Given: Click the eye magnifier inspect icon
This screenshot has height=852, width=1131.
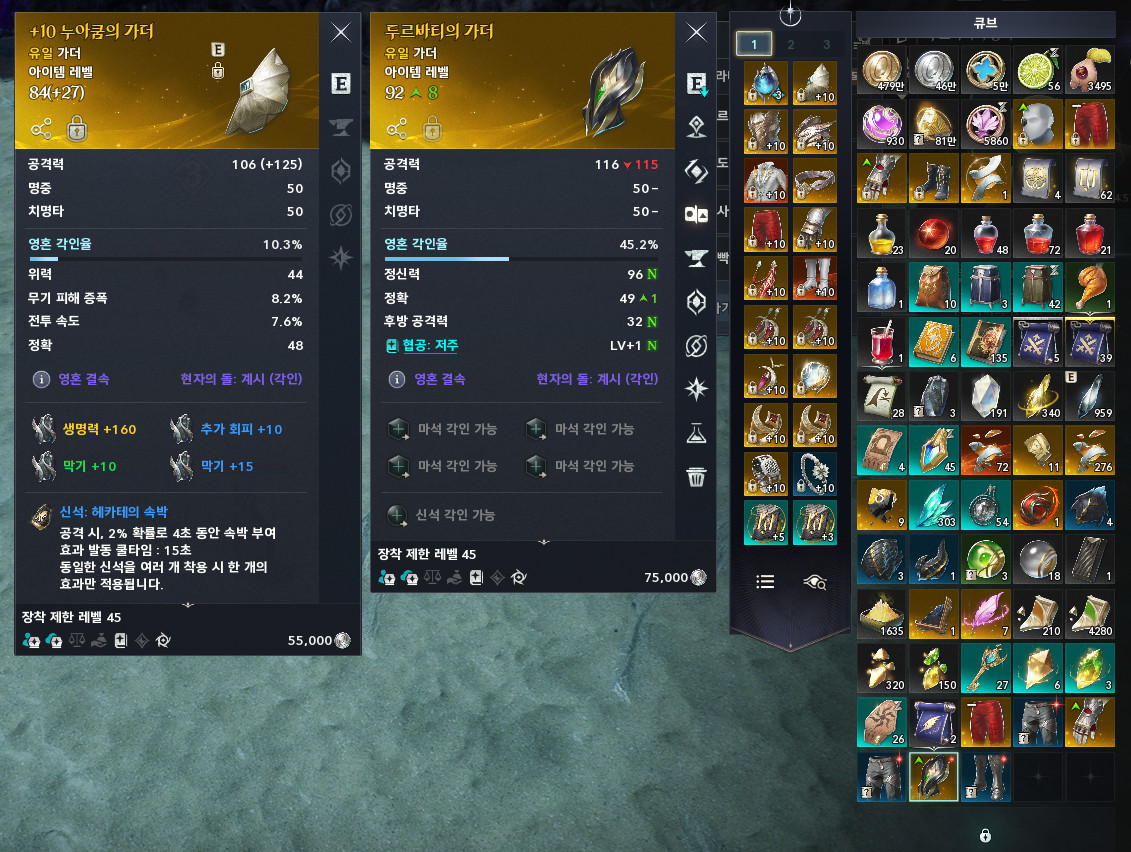Looking at the screenshot, I should point(816,581).
